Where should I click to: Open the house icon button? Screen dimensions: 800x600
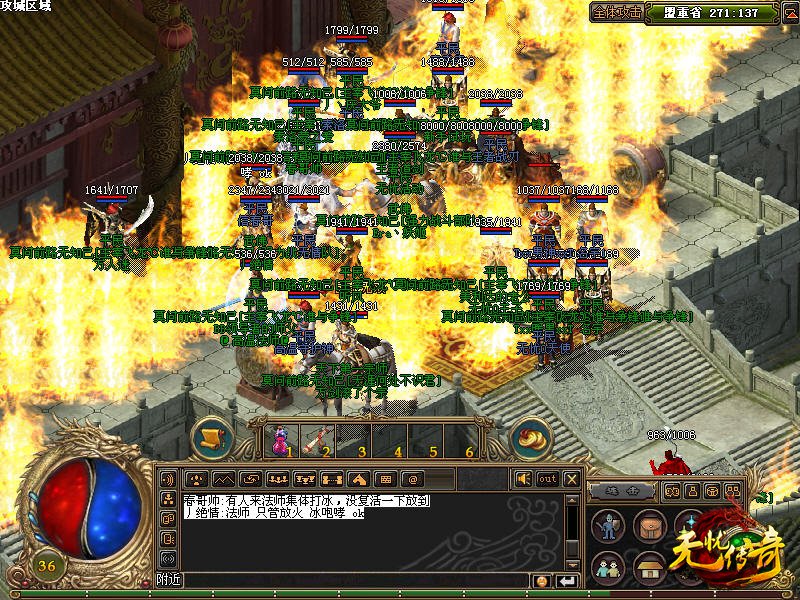[x=650, y=569]
